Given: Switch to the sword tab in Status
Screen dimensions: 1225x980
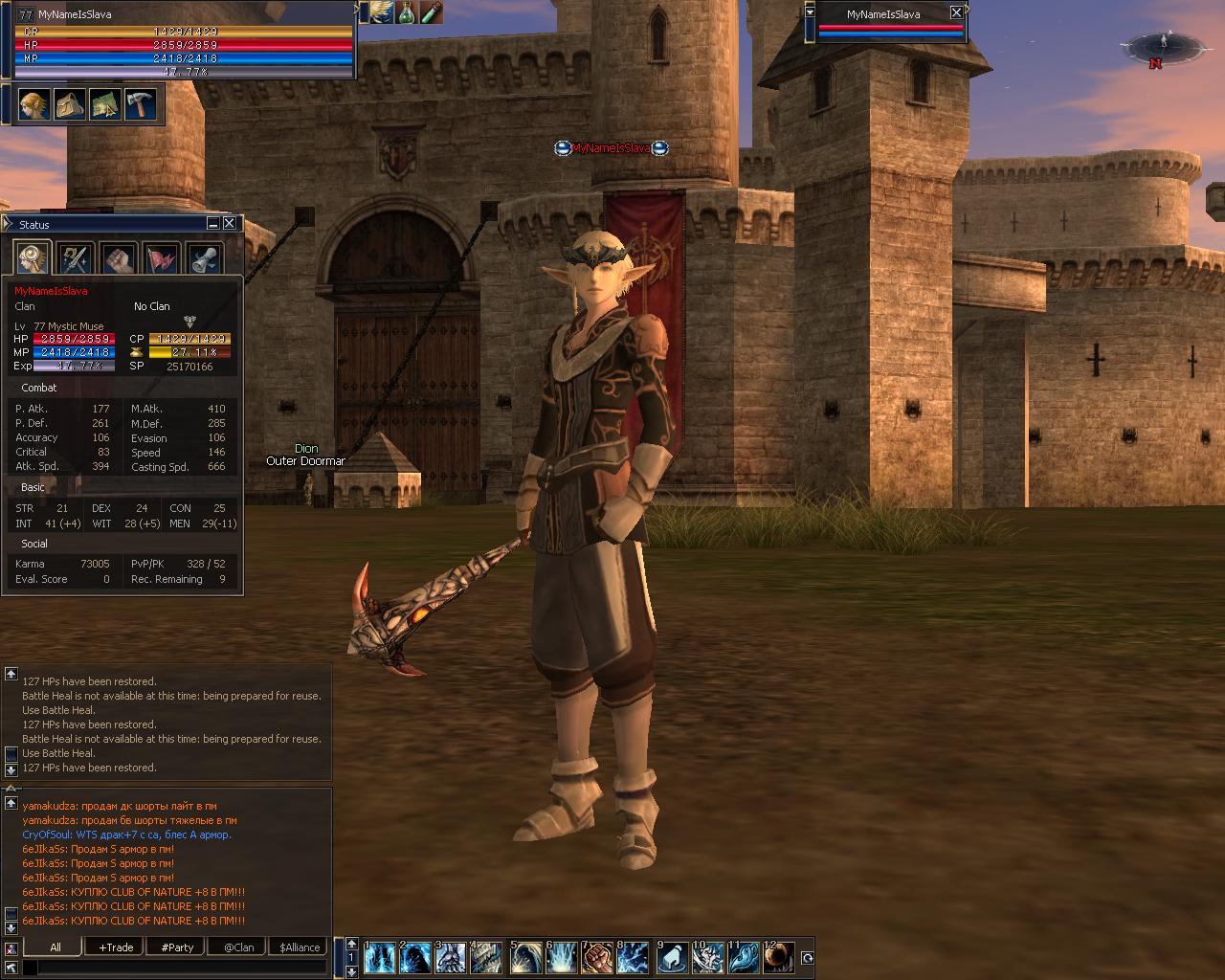Looking at the screenshot, I should click(76, 258).
